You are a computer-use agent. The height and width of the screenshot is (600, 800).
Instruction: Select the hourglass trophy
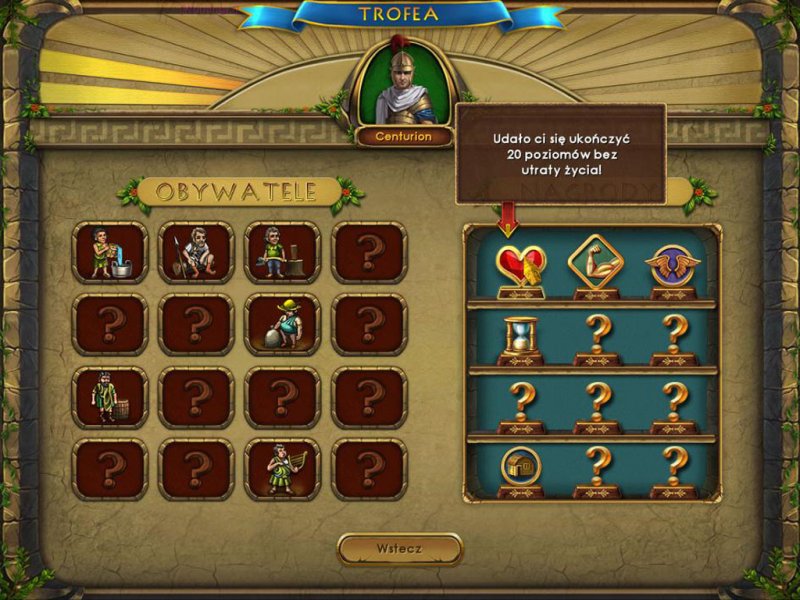click(x=521, y=337)
